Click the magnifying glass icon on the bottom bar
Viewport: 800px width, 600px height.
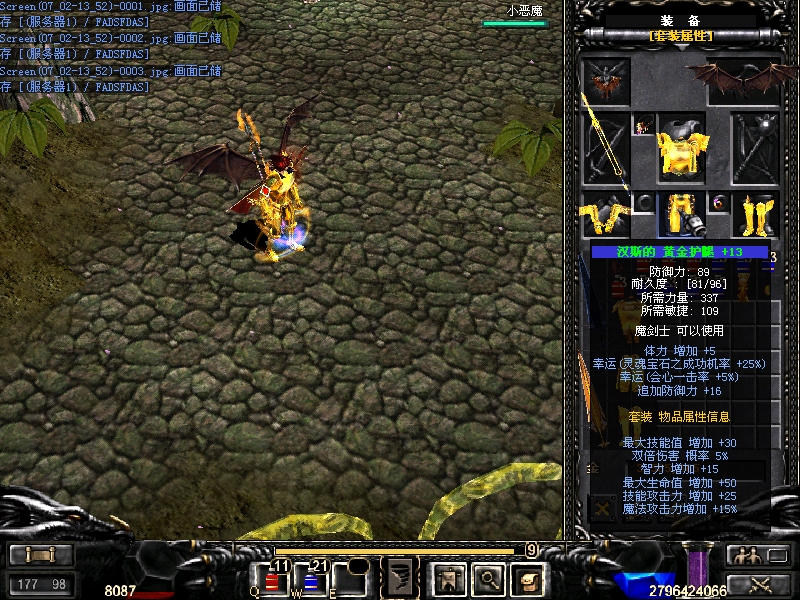[487, 577]
